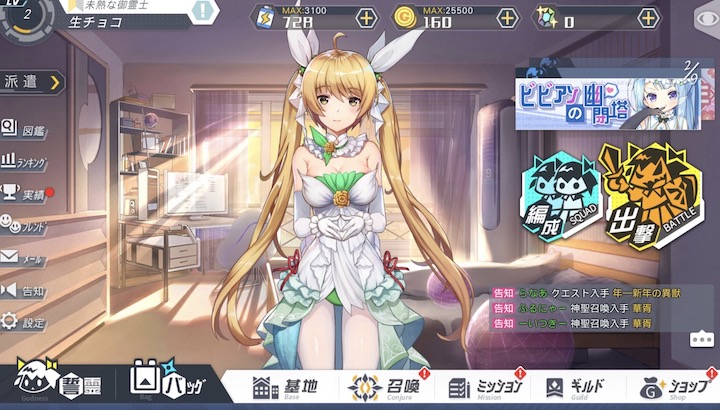View the ランキング rankings
Image resolution: width=720 pixels, height=410 pixels.
(25, 160)
